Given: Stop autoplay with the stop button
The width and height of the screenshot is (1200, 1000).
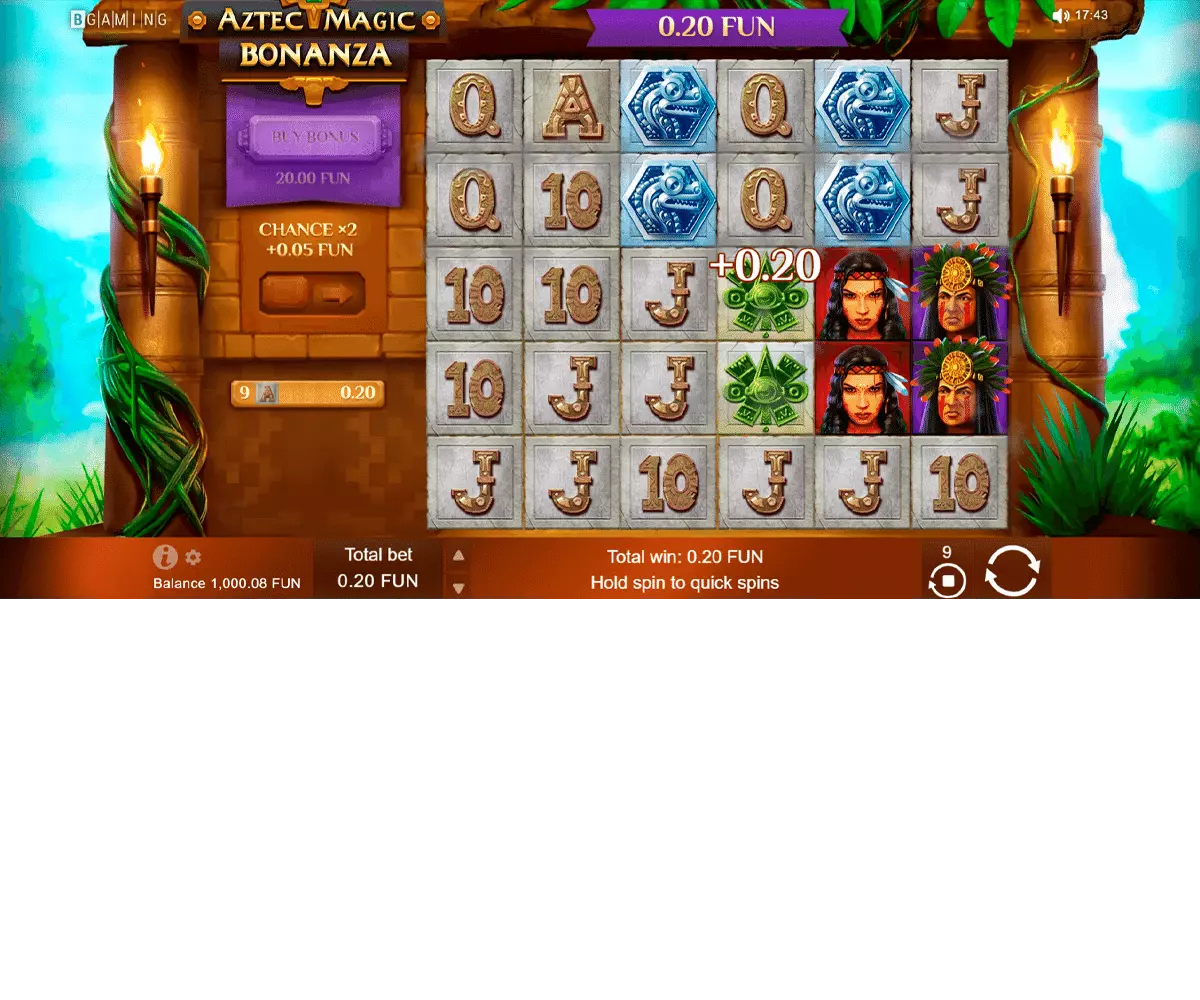Looking at the screenshot, I should pyautogui.click(x=947, y=580).
